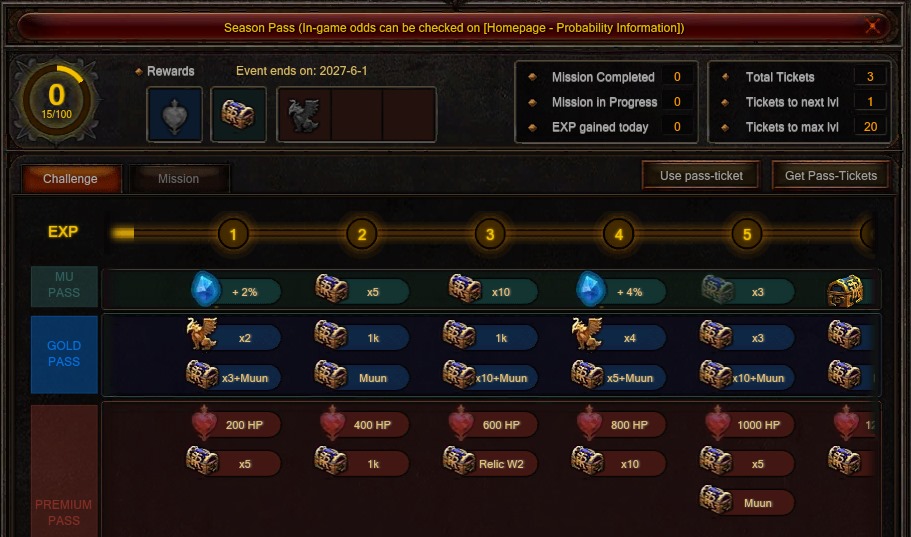
Task: Claim the Premium Pass 200 HP heart
Action: [x=236, y=425]
